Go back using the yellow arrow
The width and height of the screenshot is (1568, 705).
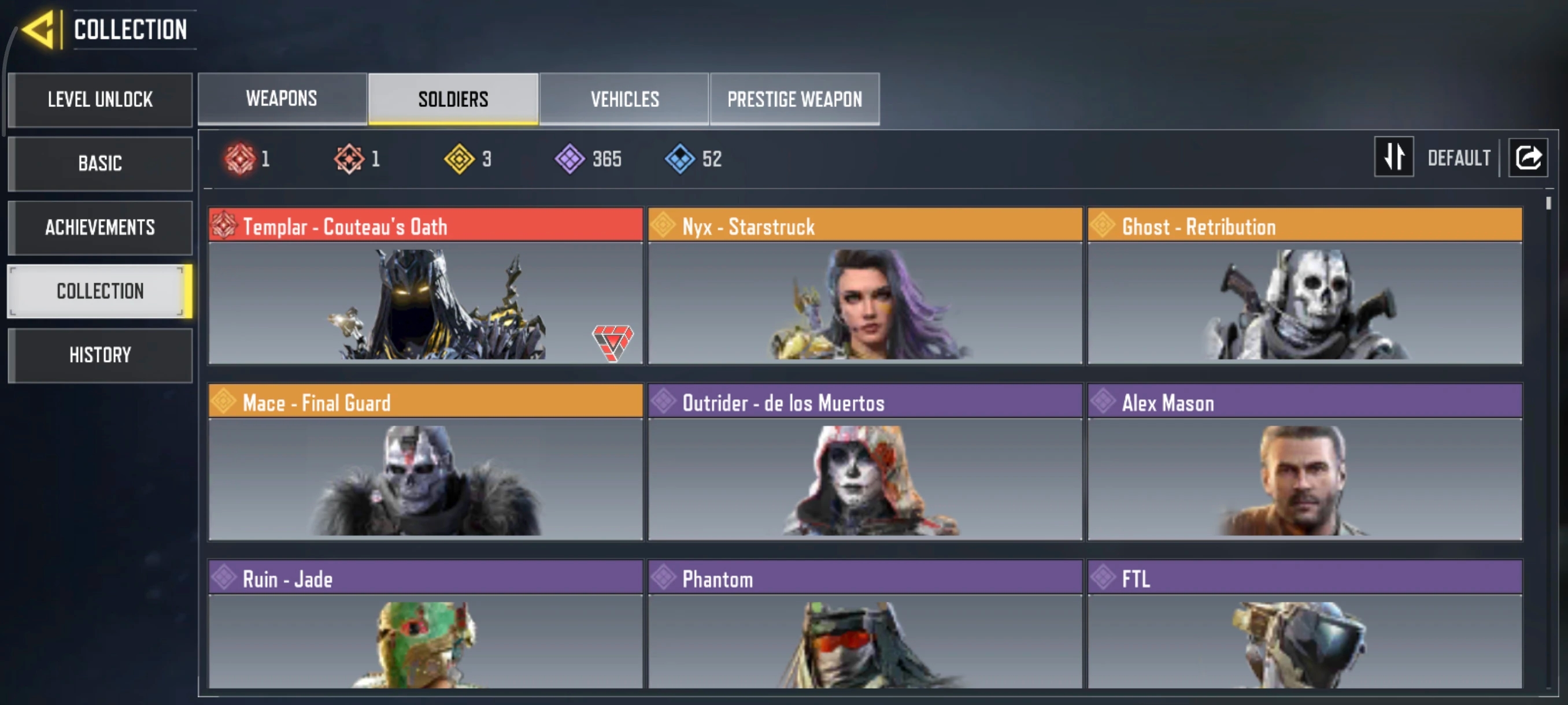(39, 30)
